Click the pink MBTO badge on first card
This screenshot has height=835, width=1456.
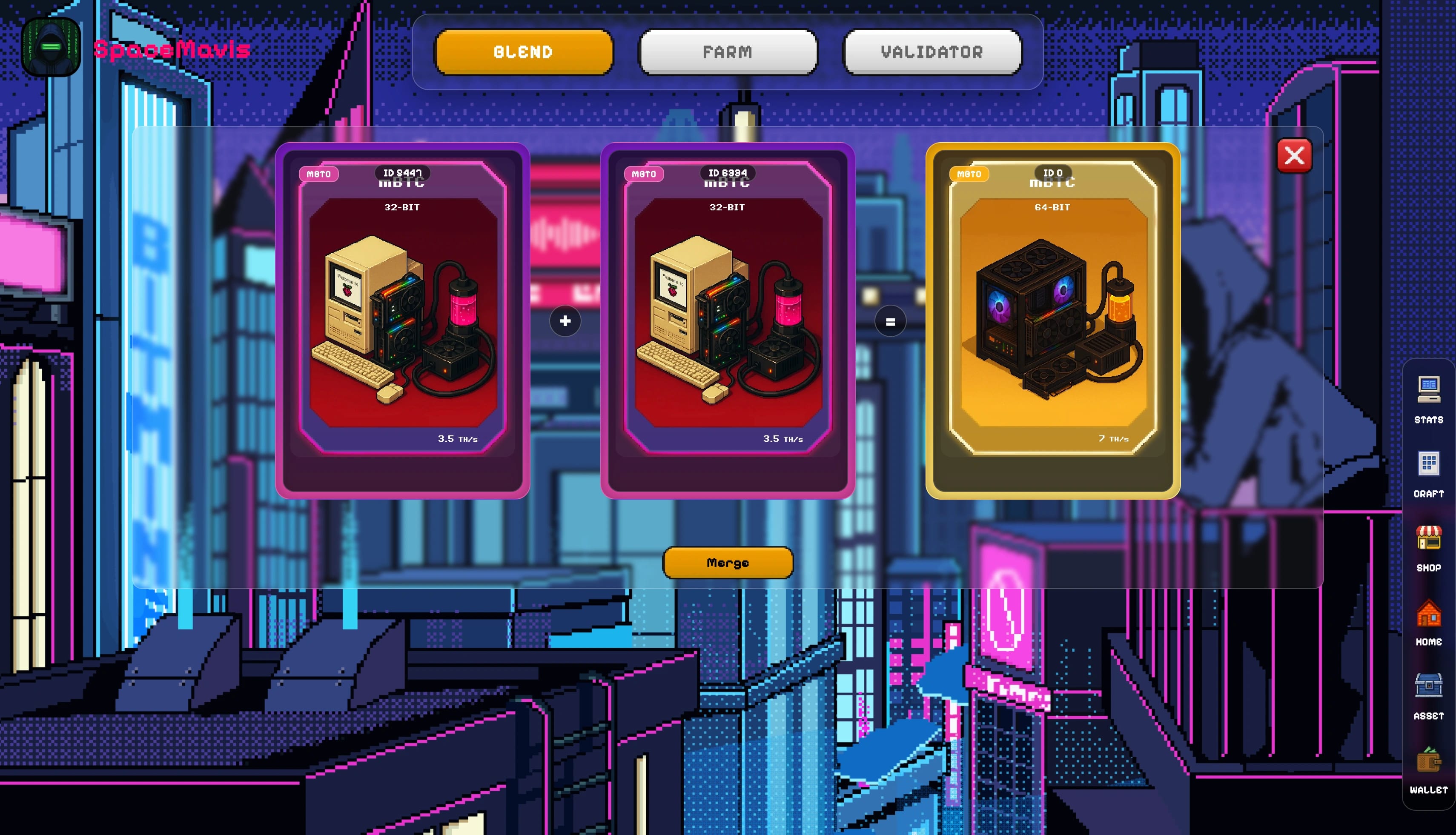(x=319, y=173)
